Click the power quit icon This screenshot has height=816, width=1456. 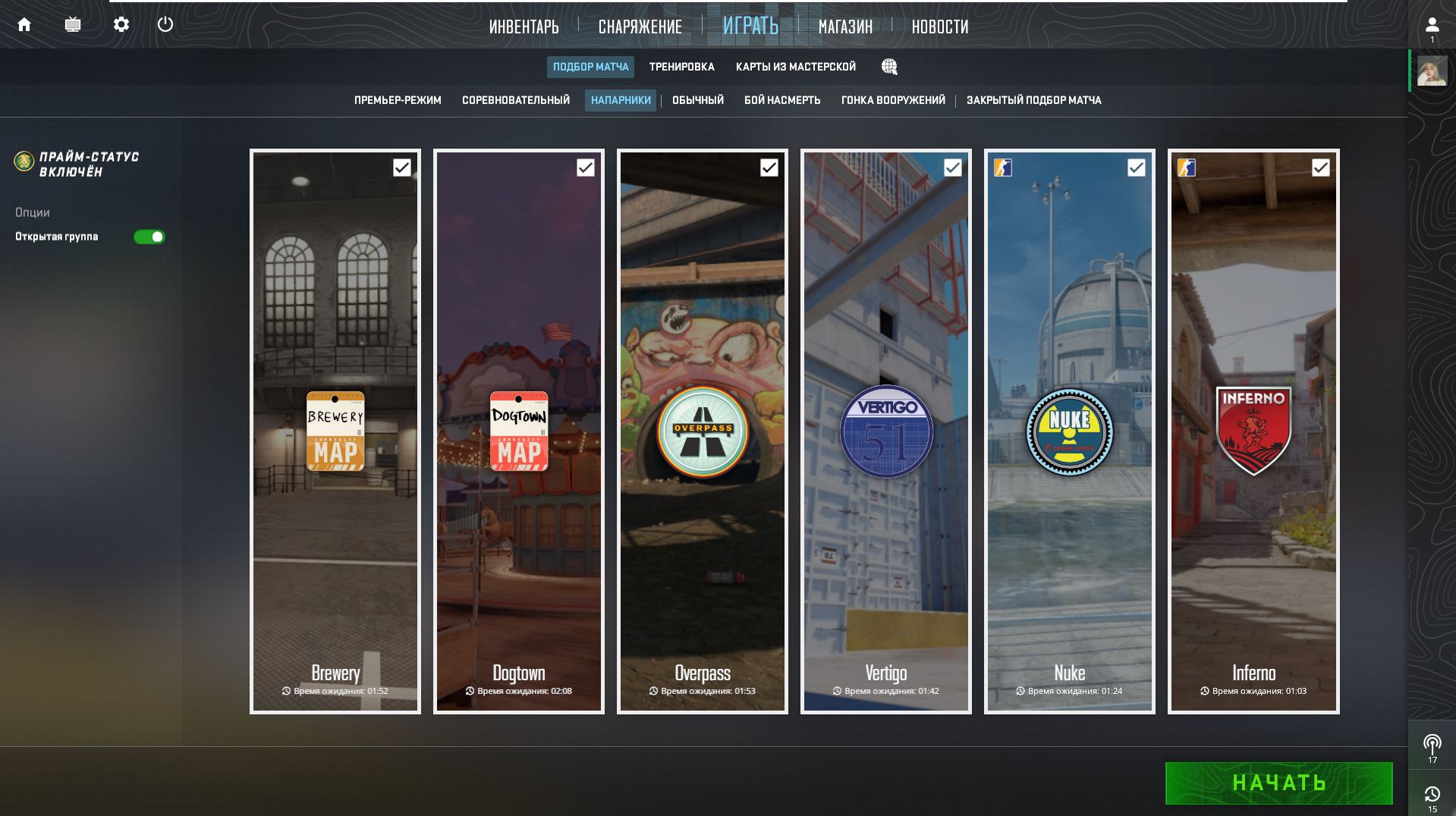(x=165, y=24)
